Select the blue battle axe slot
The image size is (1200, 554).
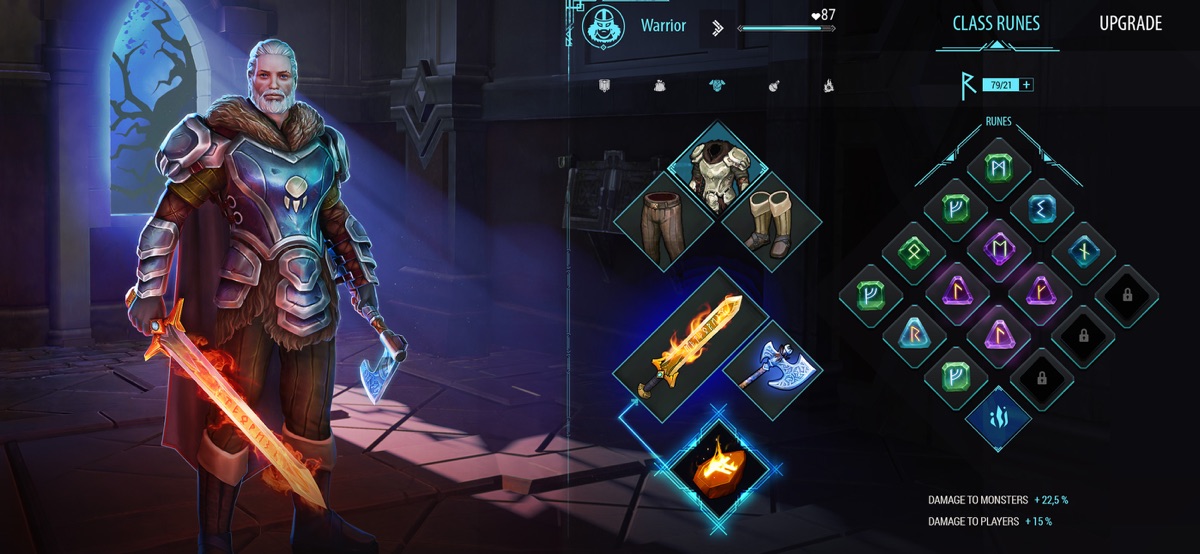tap(771, 365)
